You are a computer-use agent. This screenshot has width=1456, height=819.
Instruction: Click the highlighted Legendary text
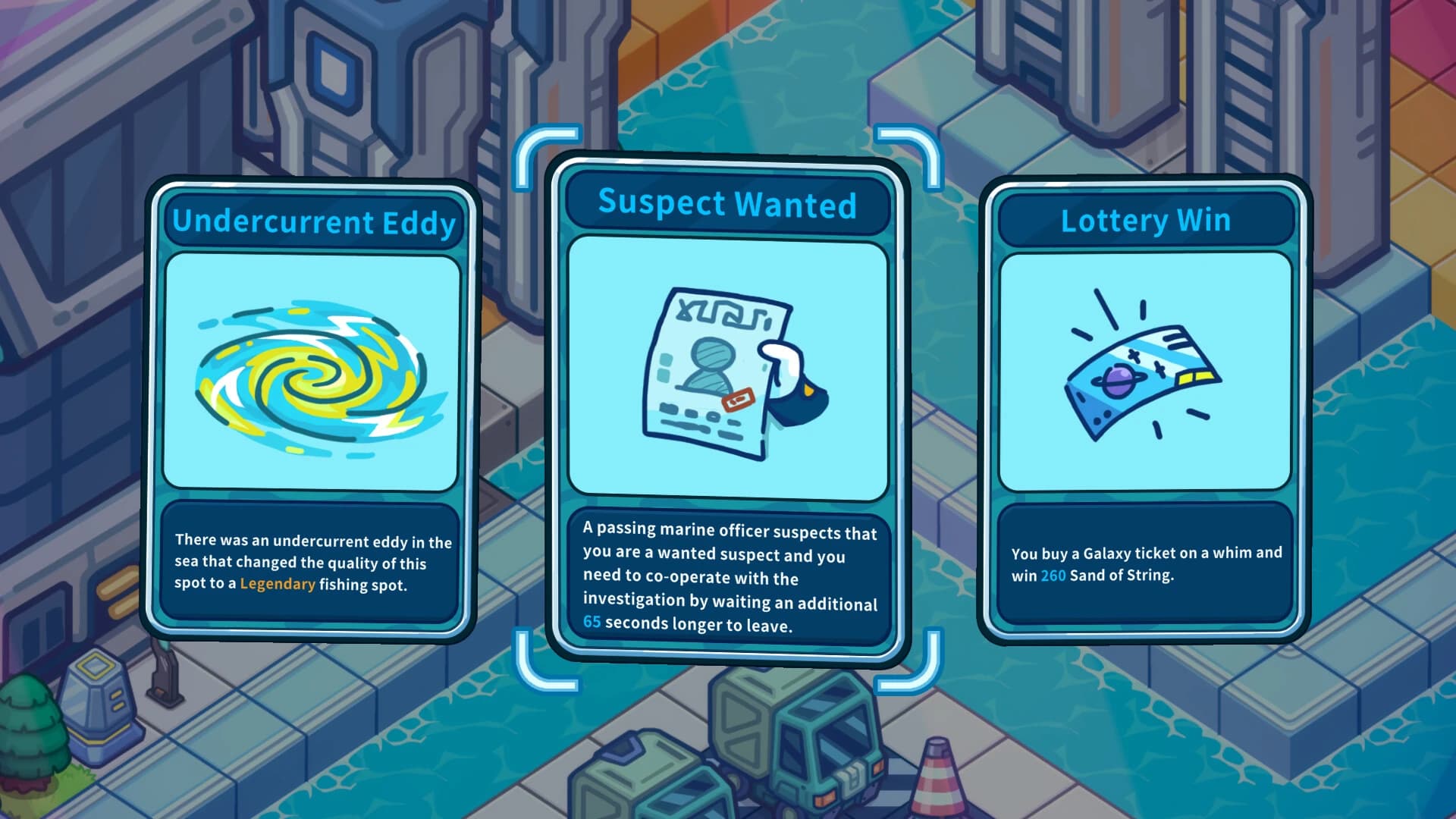point(277,583)
